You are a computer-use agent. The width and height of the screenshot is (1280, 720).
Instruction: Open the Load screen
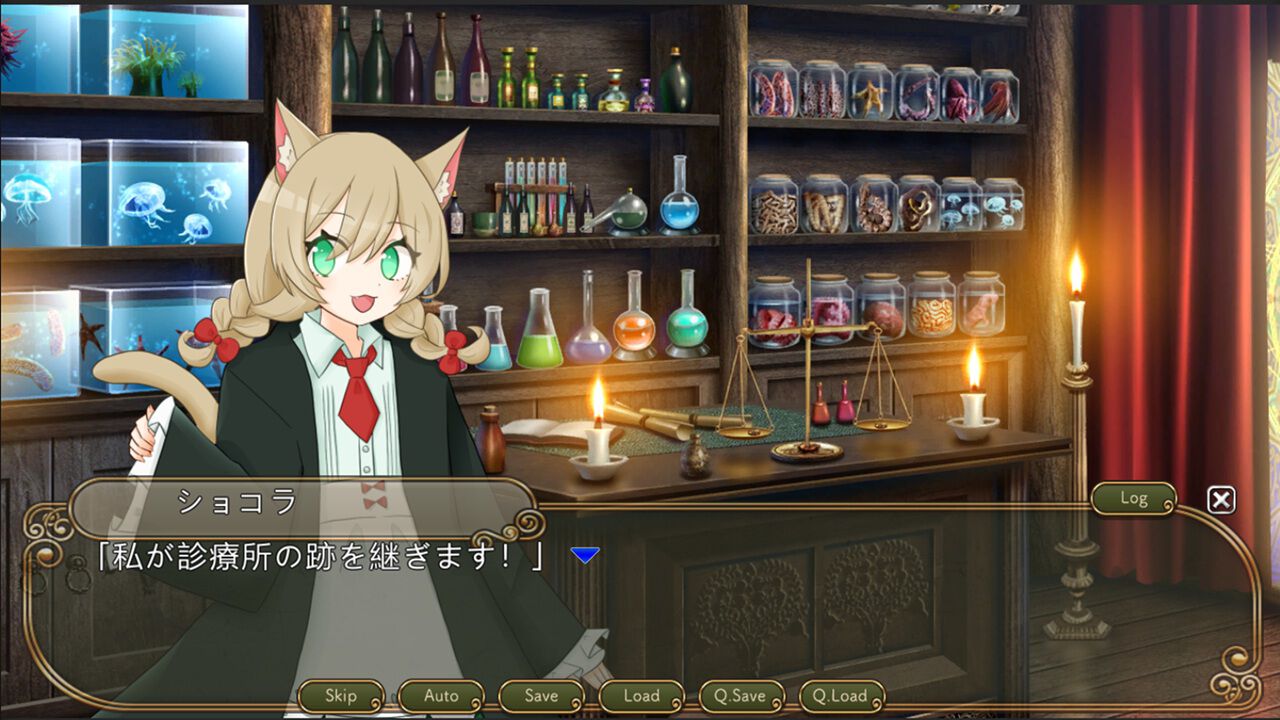point(641,695)
